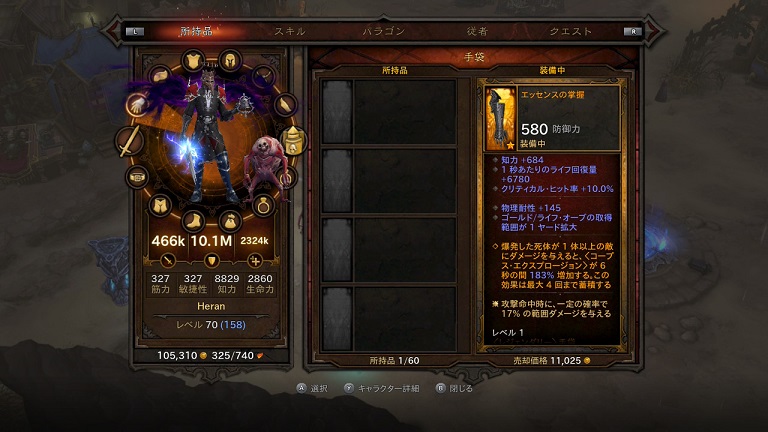This screenshot has width=768, height=432.
Task: Select the helmet equipment slot
Action: click(x=230, y=59)
